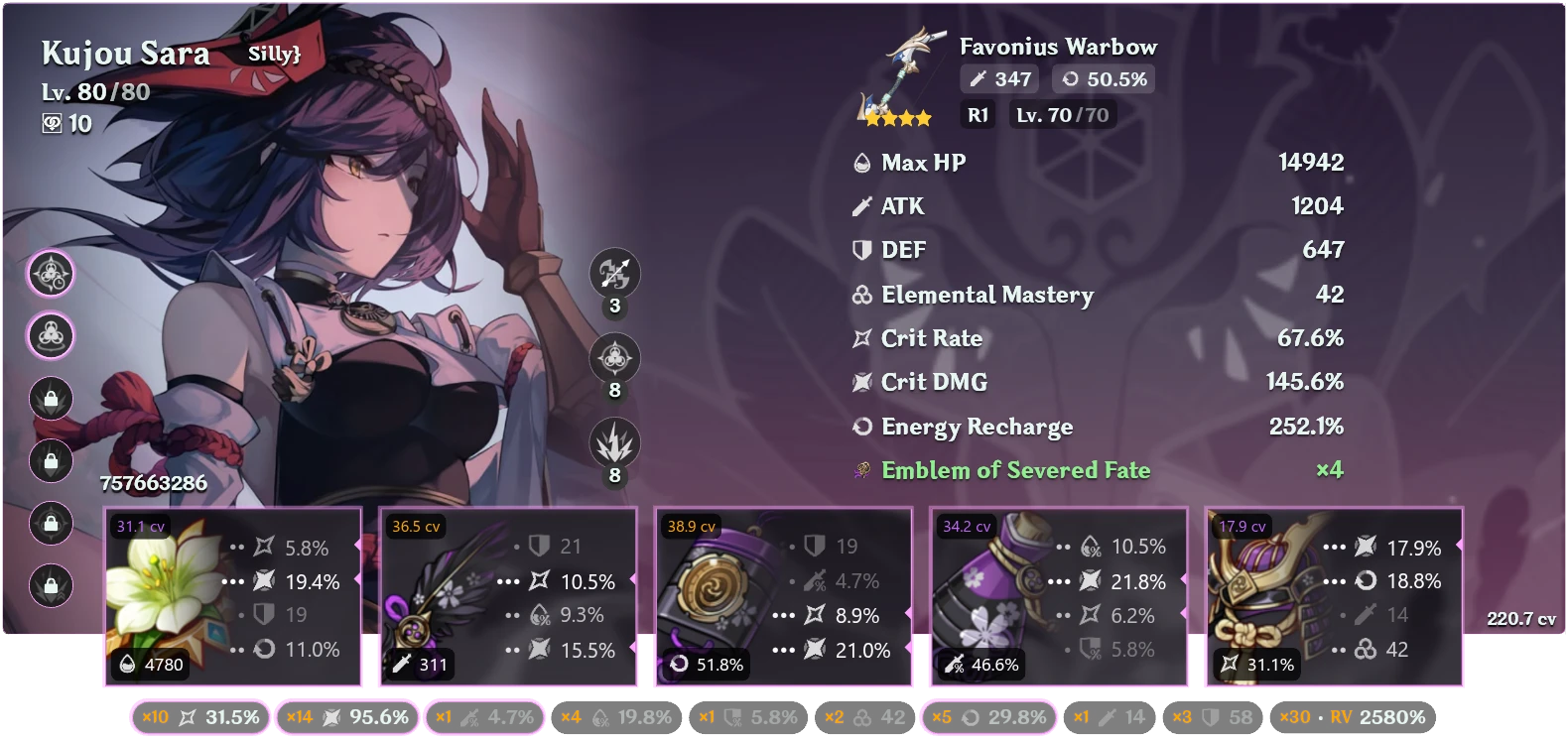Screen dimensions: 1568x741
Task: Click the Max HP droplet icon in stats
Action: coord(861,162)
